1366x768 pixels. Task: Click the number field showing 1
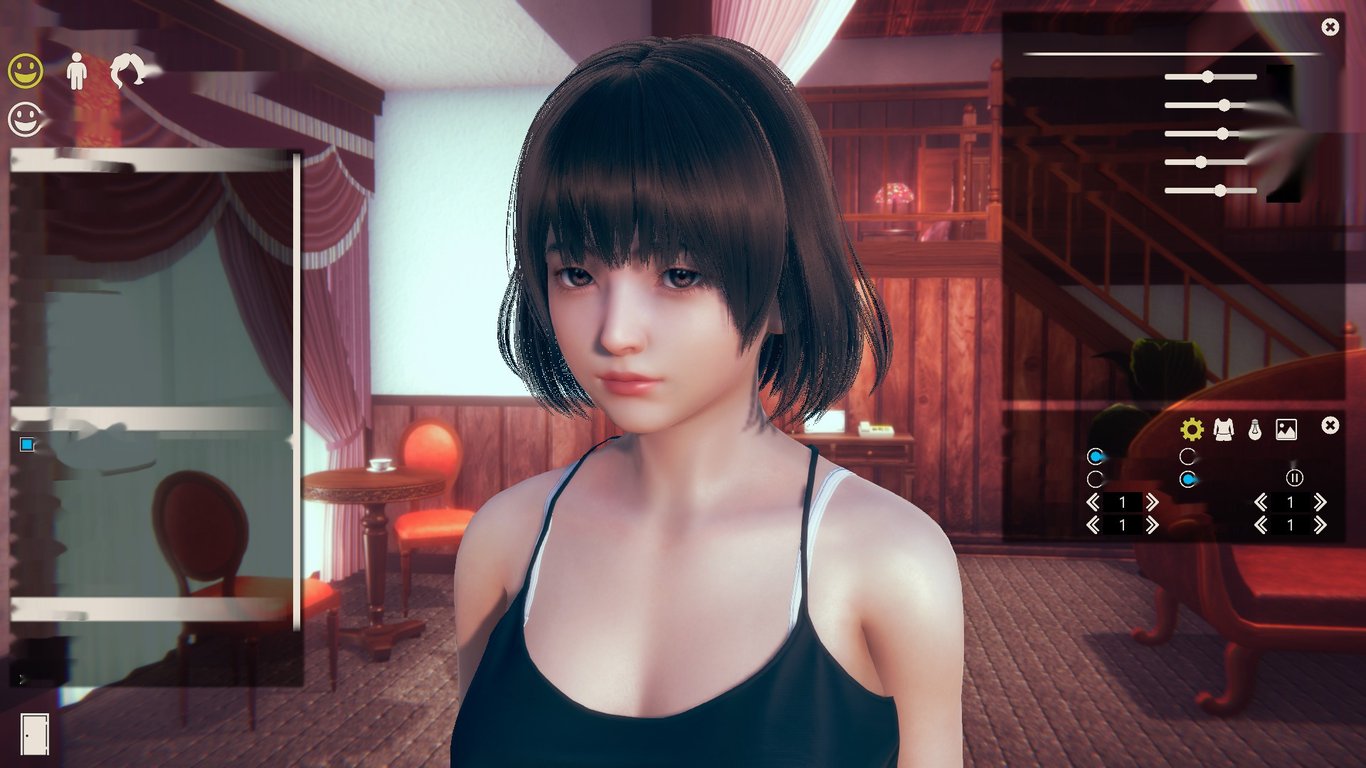click(x=1123, y=501)
